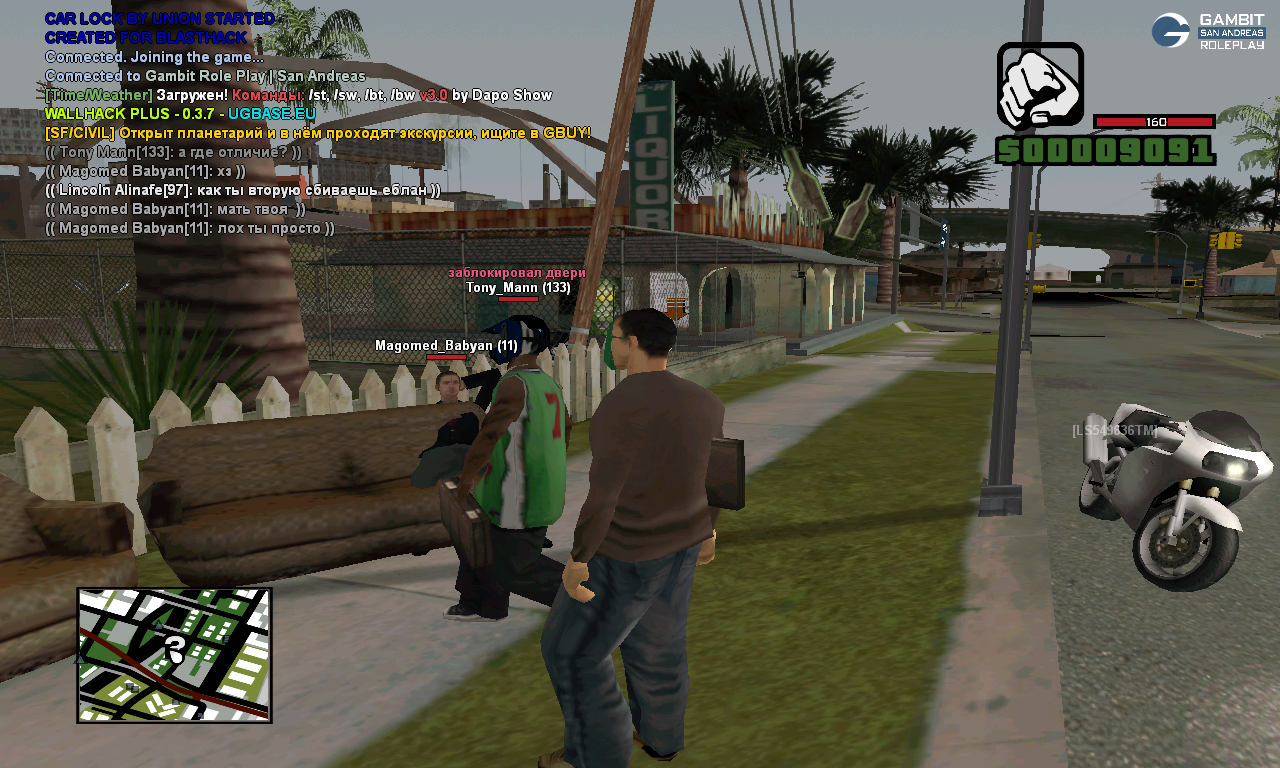
Task: Select the SF/CIVIL planetarium announcement in chat
Action: [x=318, y=133]
